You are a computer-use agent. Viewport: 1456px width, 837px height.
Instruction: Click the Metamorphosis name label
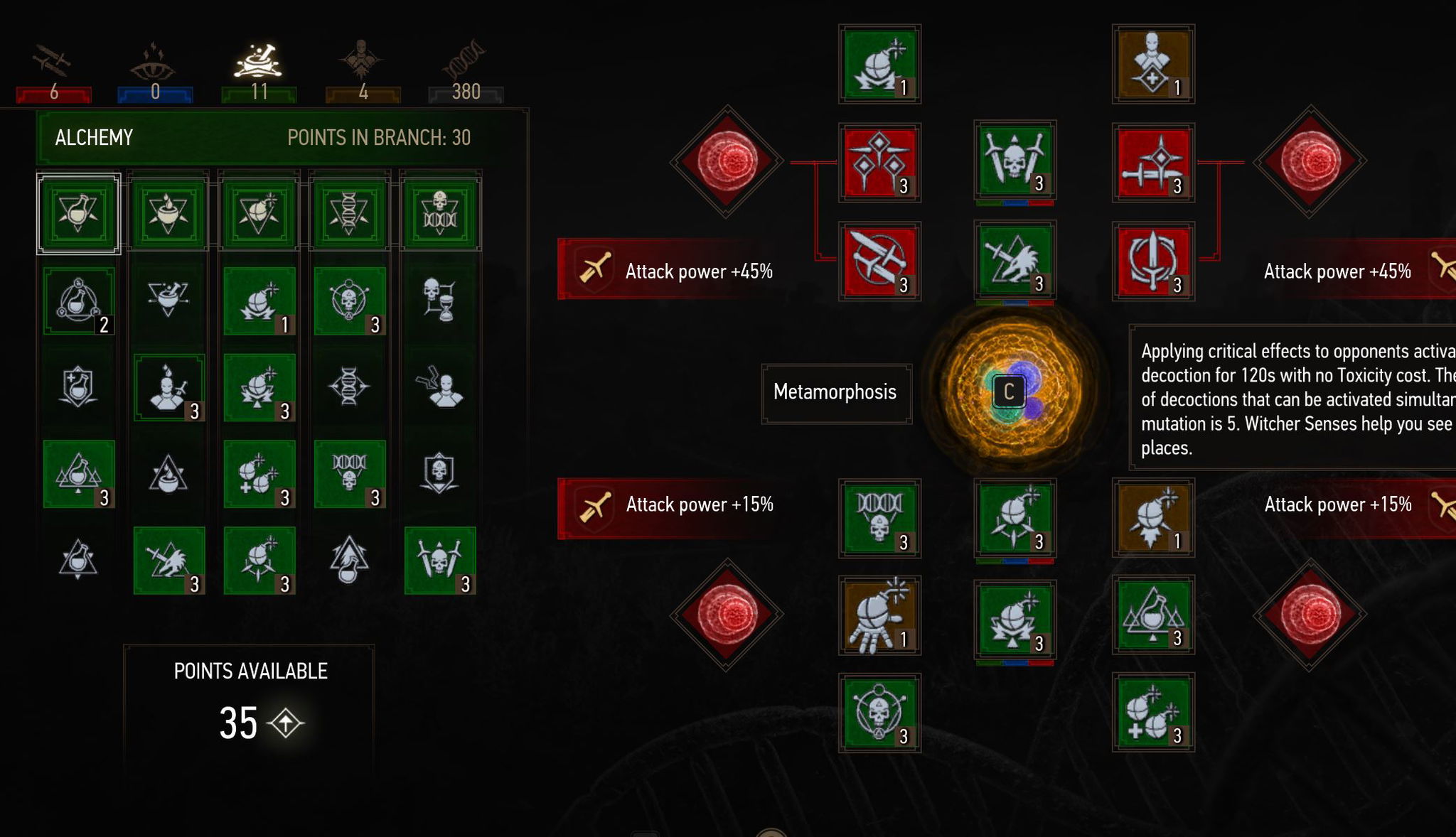point(835,392)
